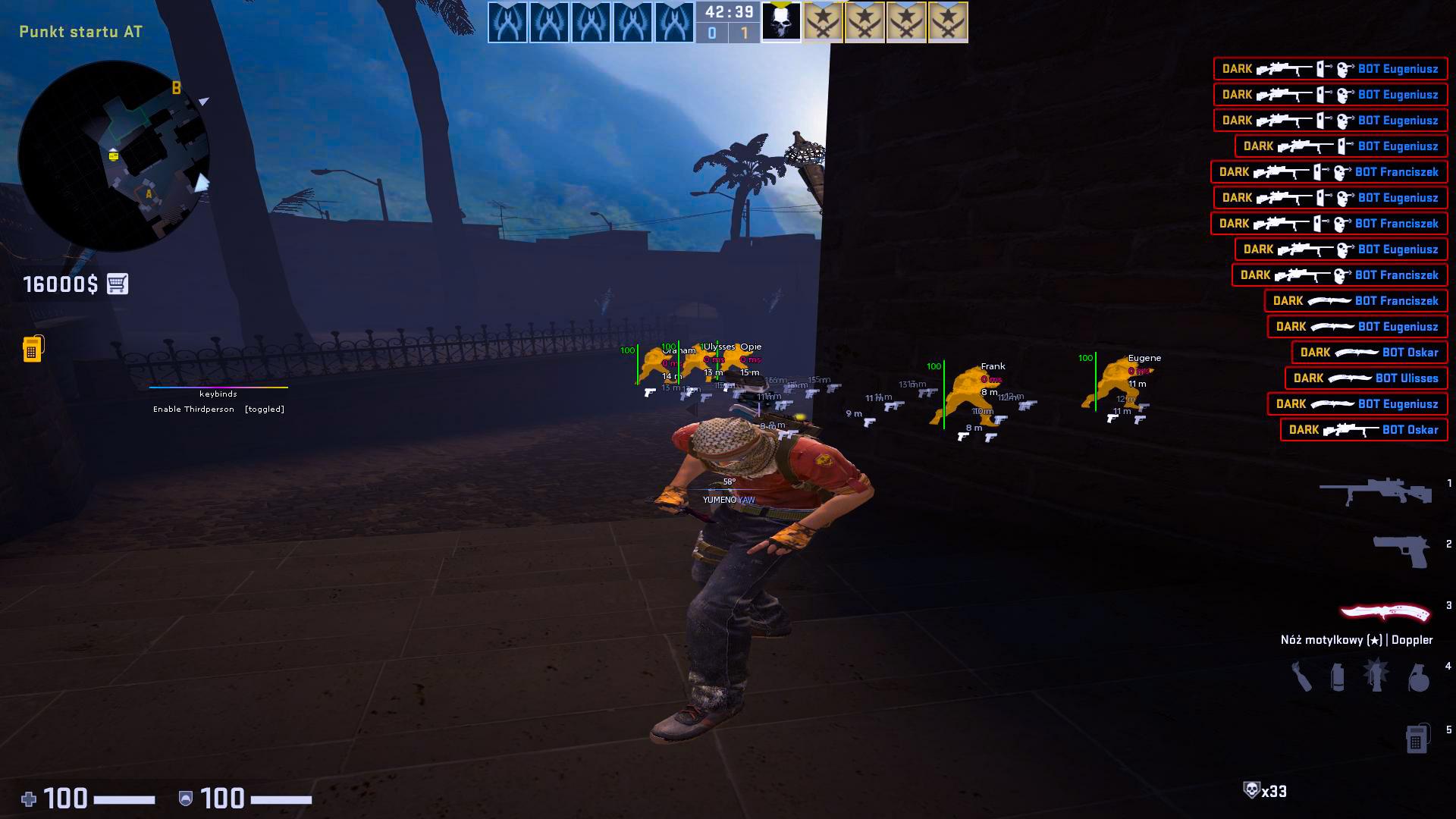Image resolution: width=1456 pixels, height=819 pixels.
Task: Click the shopping cart icon beside 16000$
Action: pos(118,284)
